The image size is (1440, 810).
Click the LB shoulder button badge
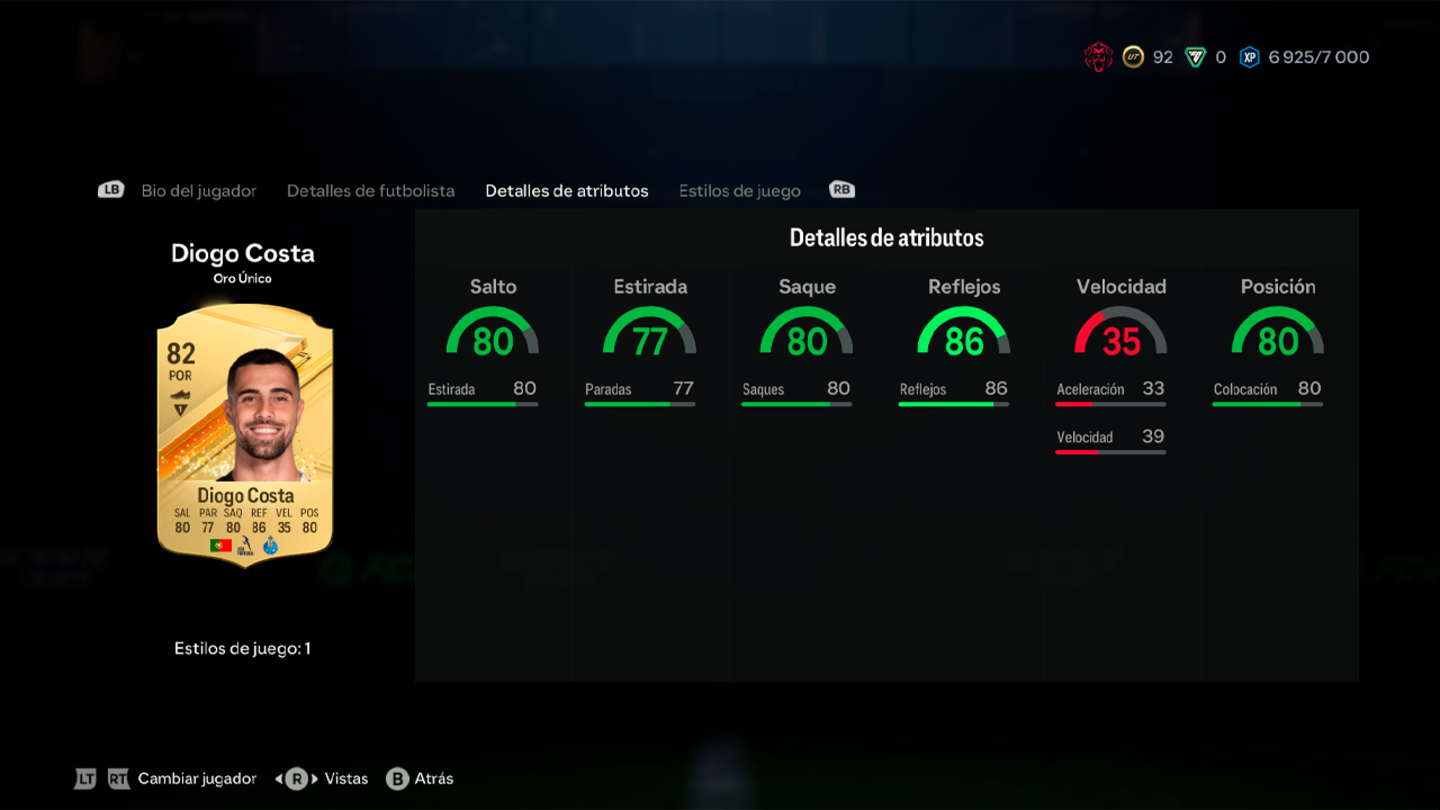click(x=111, y=189)
